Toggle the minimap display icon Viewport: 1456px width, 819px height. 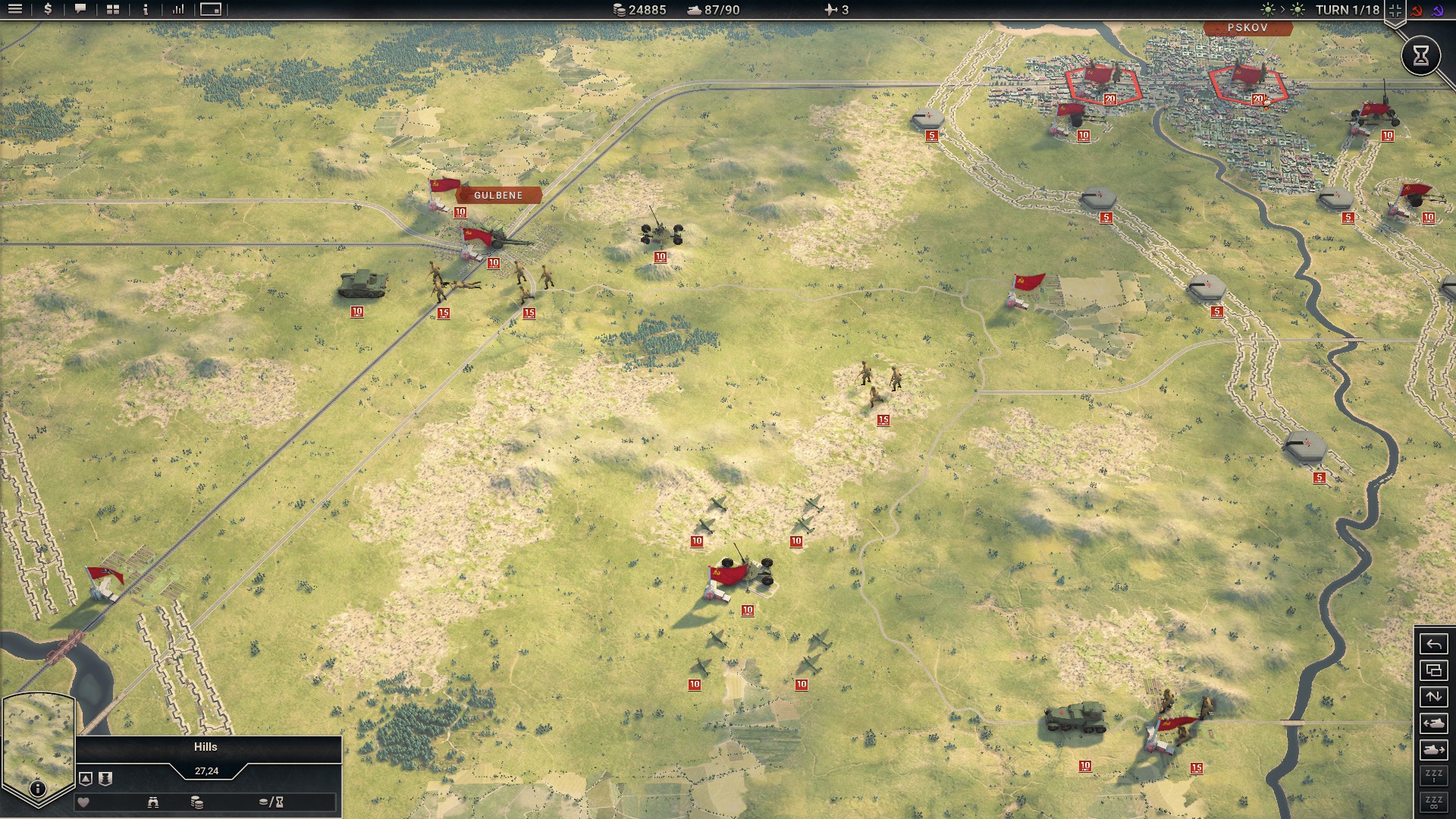(x=211, y=10)
